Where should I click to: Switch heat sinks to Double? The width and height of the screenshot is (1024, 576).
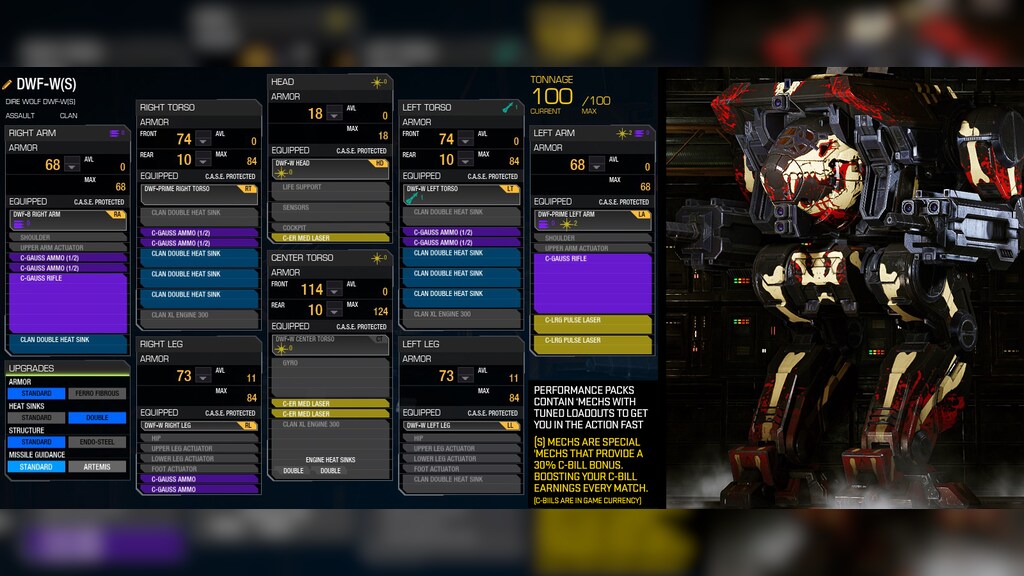click(97, 418)
